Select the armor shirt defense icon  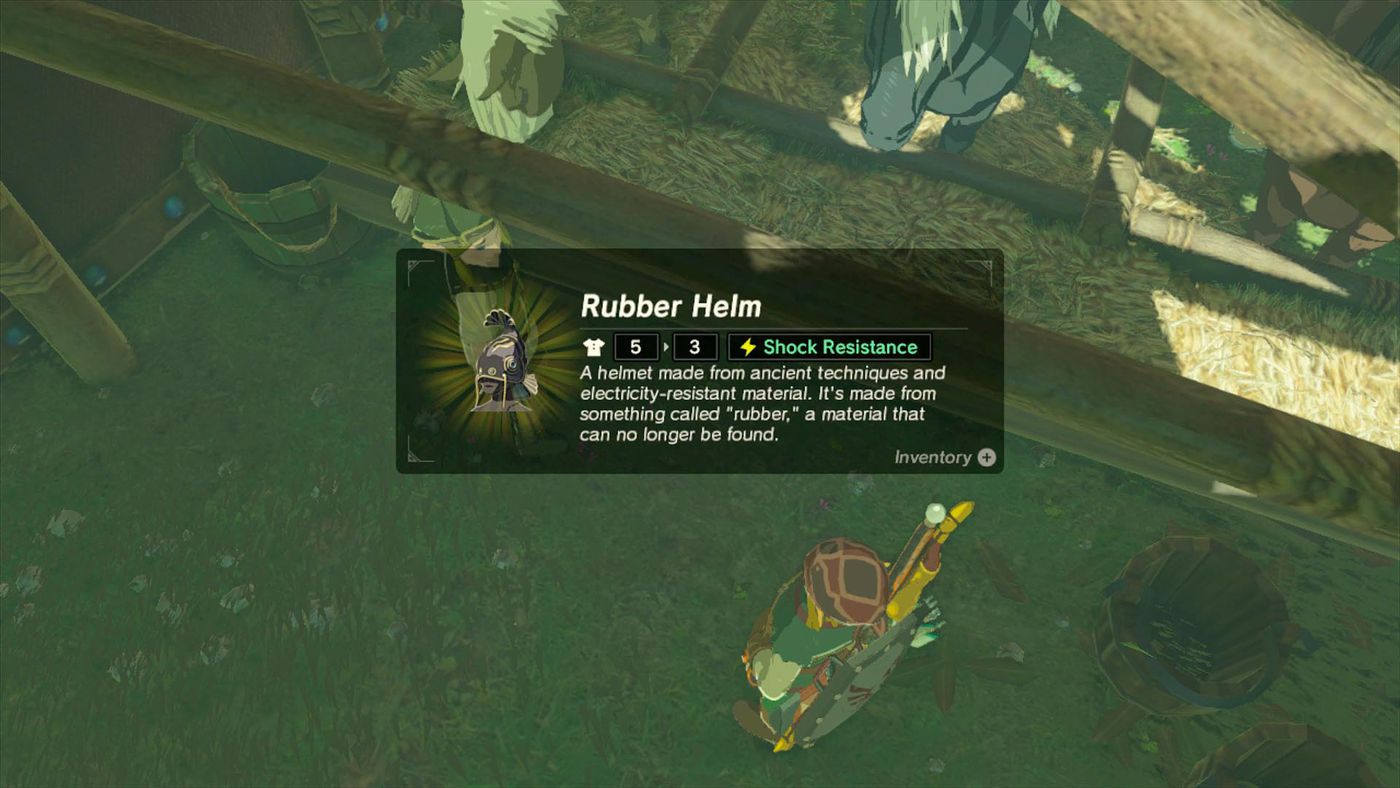(595, 346)
